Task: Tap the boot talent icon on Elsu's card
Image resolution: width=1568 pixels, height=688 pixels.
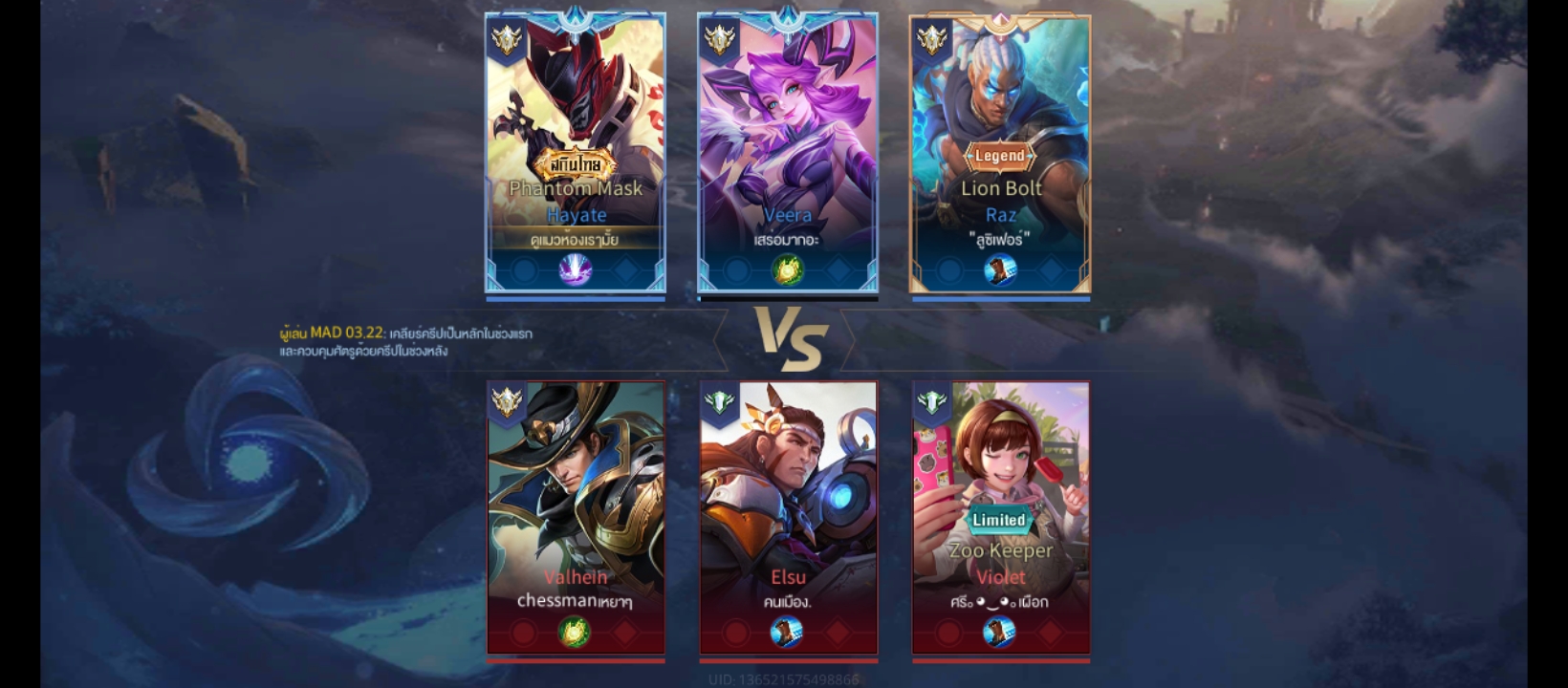Action: [787, 632]
